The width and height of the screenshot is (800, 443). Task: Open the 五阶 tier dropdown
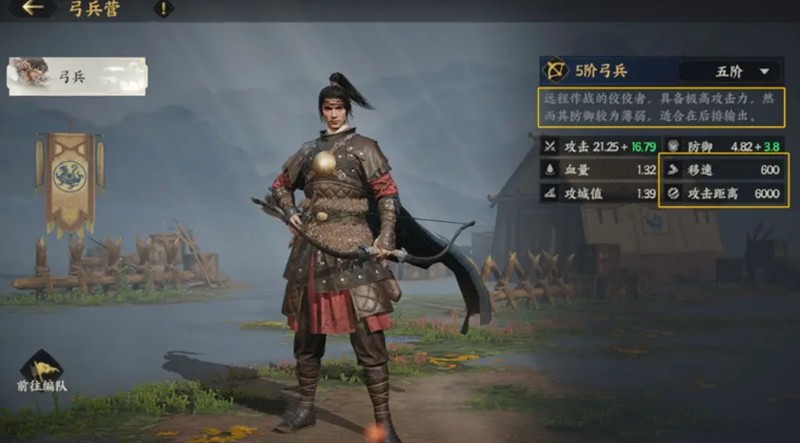tap(729, 71)
